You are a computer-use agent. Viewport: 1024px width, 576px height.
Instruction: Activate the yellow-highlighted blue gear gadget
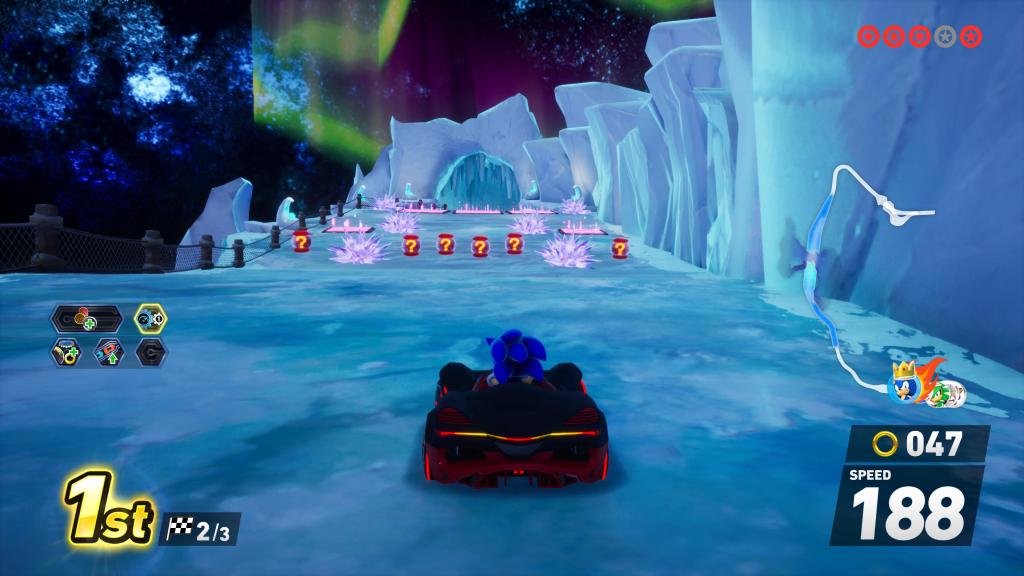(151, 319)
